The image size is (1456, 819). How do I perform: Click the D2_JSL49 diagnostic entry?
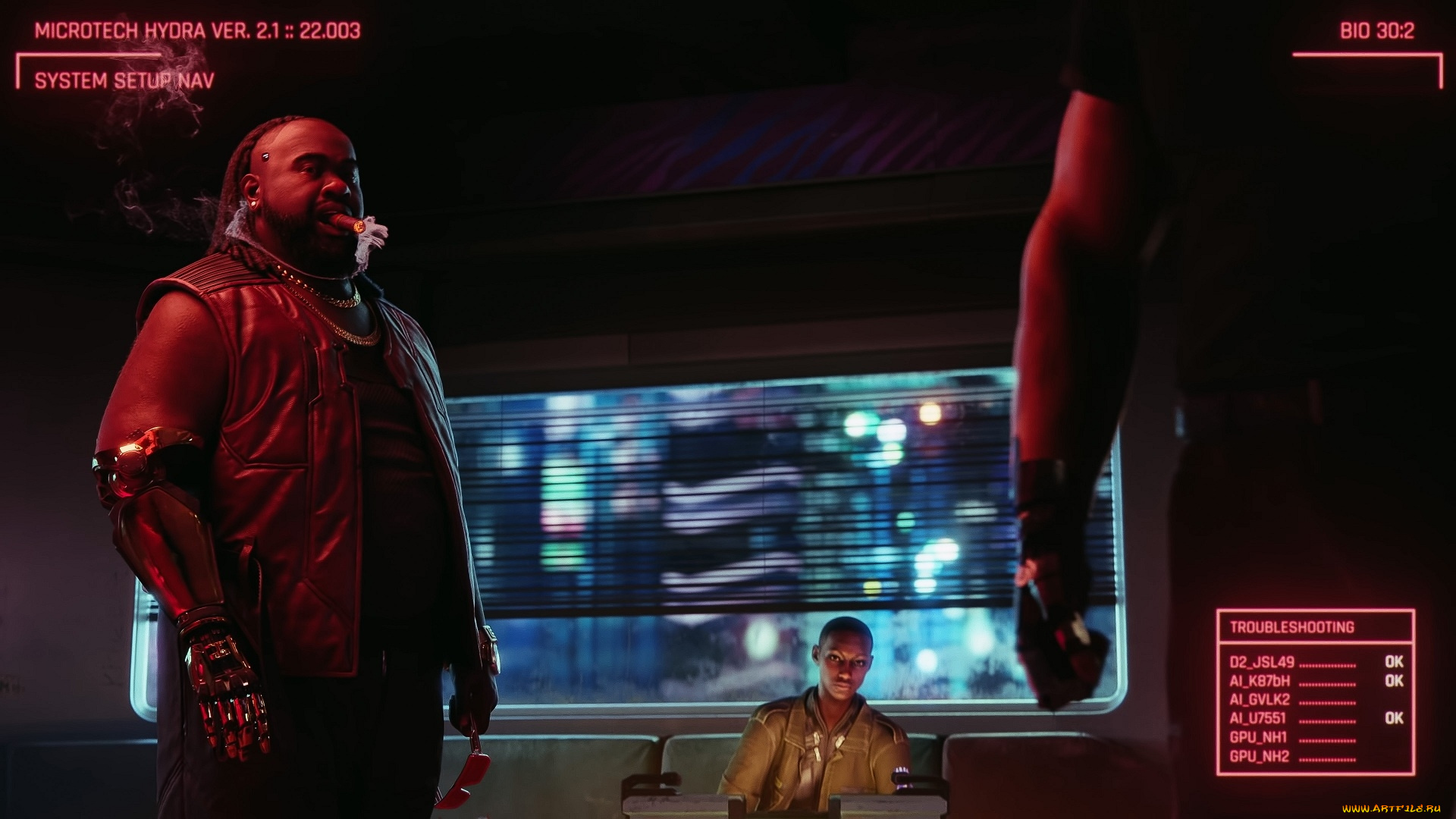tap(1263, 662)
